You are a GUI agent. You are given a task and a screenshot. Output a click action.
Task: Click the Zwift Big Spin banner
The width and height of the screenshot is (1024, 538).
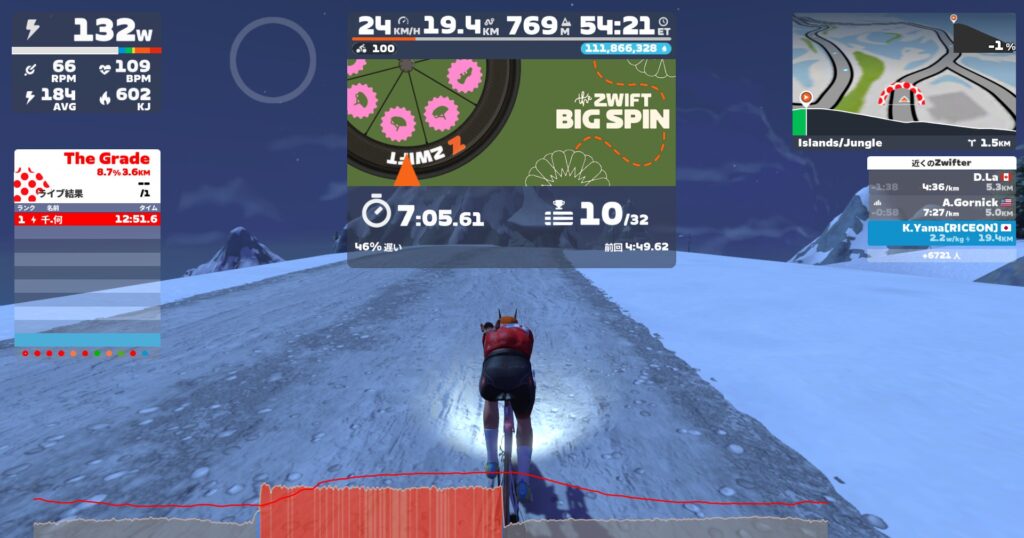coord(511,122)
